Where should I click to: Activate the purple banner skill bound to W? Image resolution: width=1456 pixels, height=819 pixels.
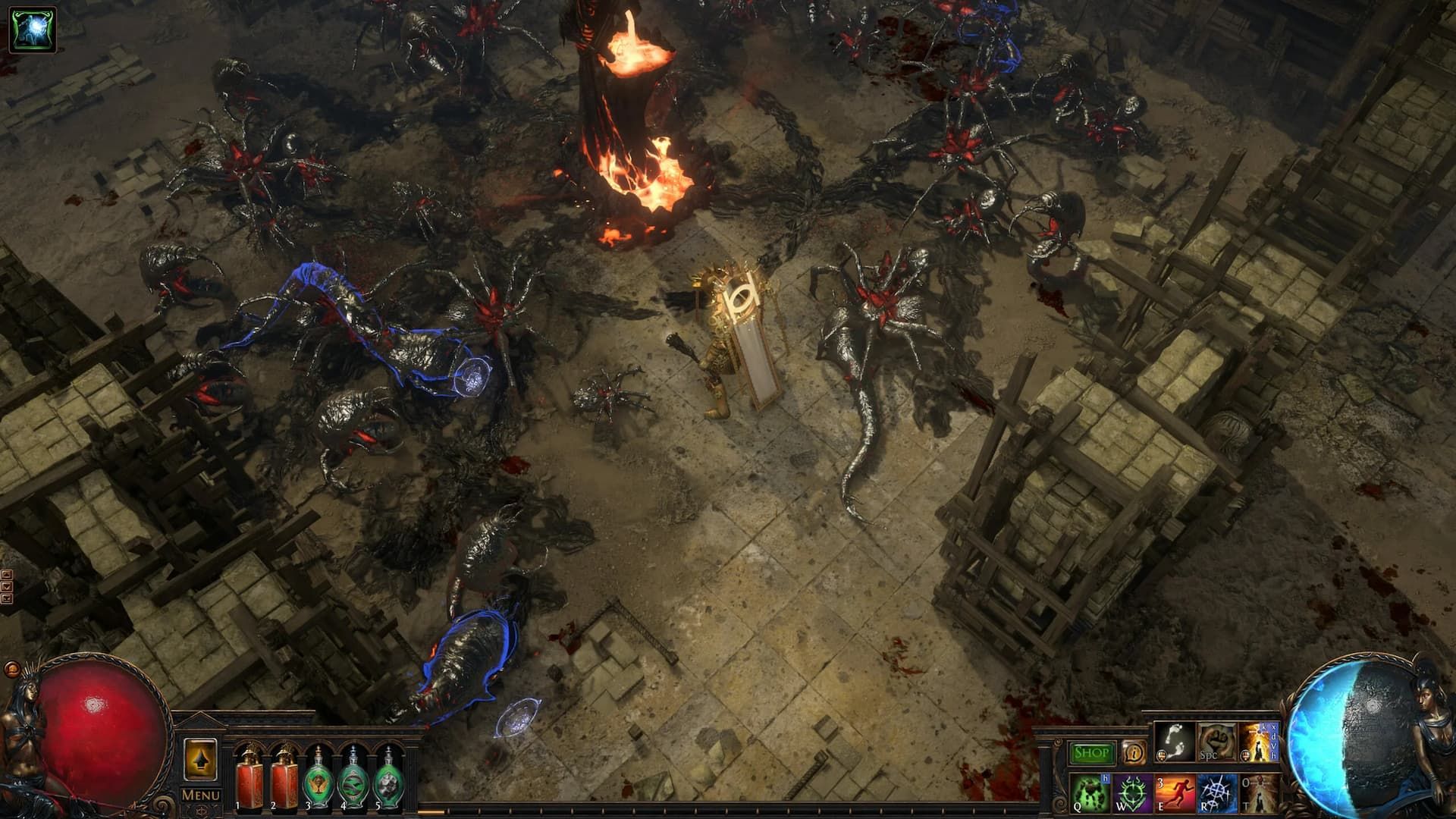click(1132, 793)
